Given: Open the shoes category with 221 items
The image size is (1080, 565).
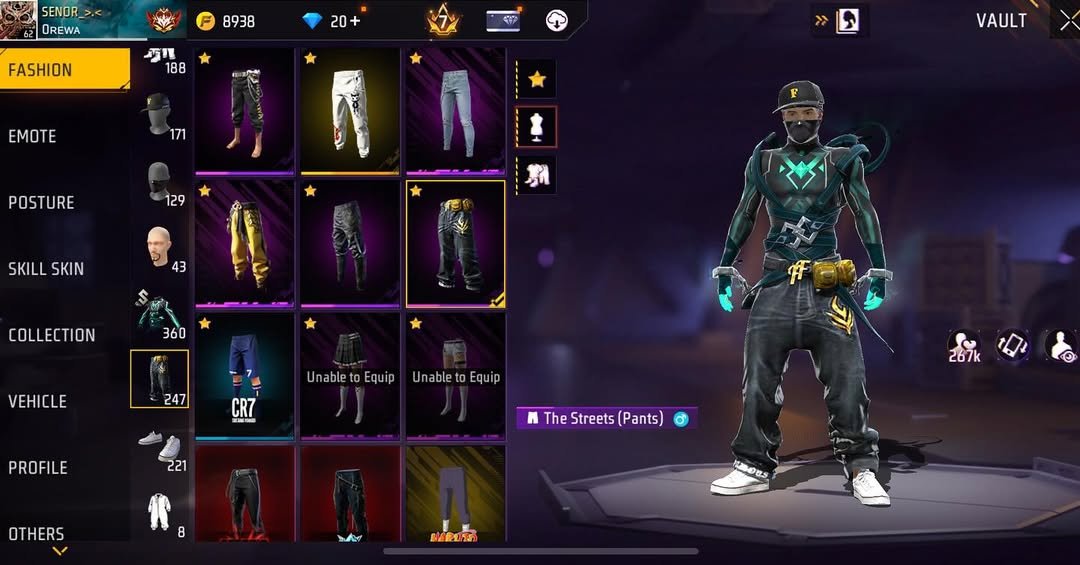Looking at the screenshot, I should (x=160, y=447).
